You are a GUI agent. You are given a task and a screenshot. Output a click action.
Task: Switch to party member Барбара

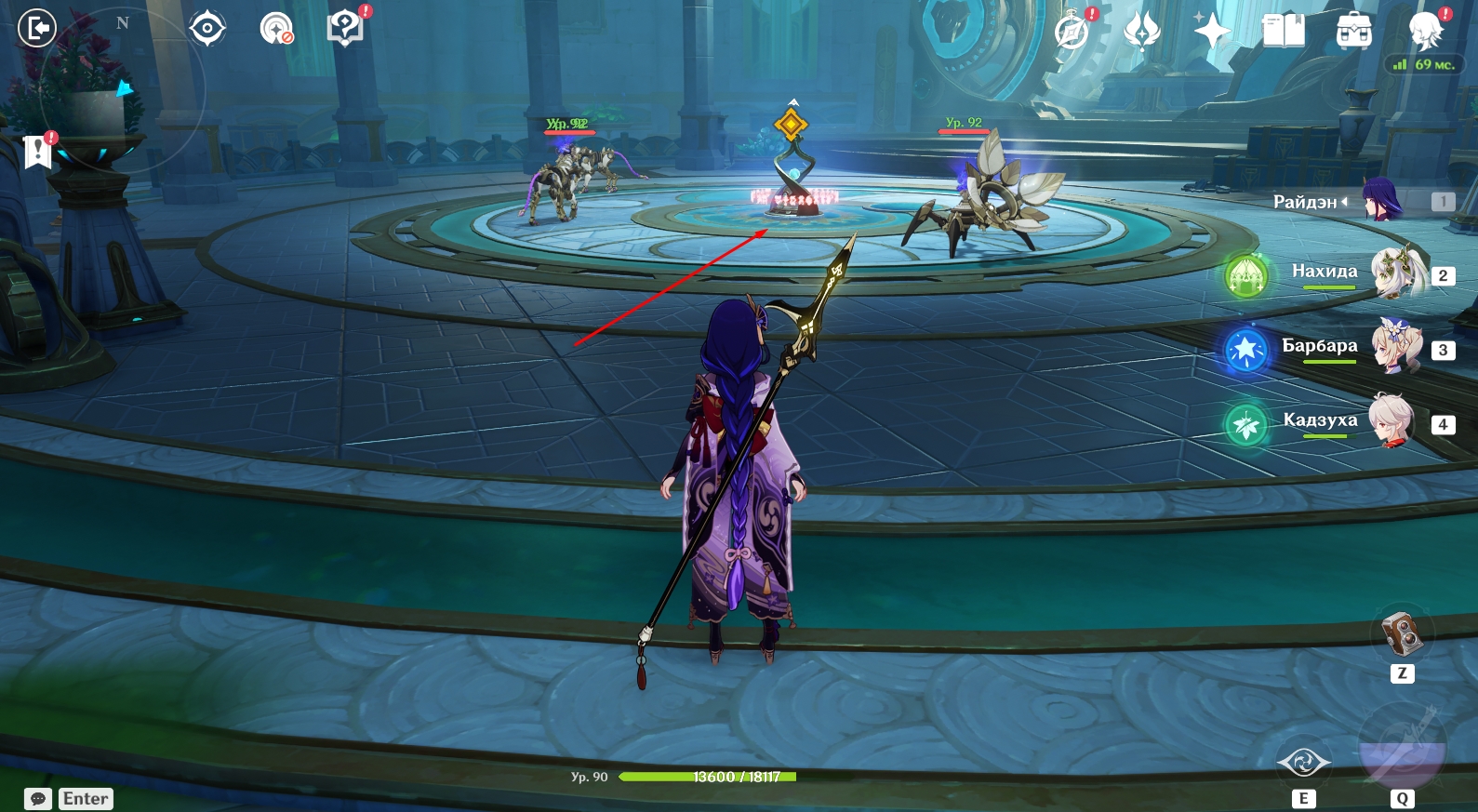pos(1397,347)
